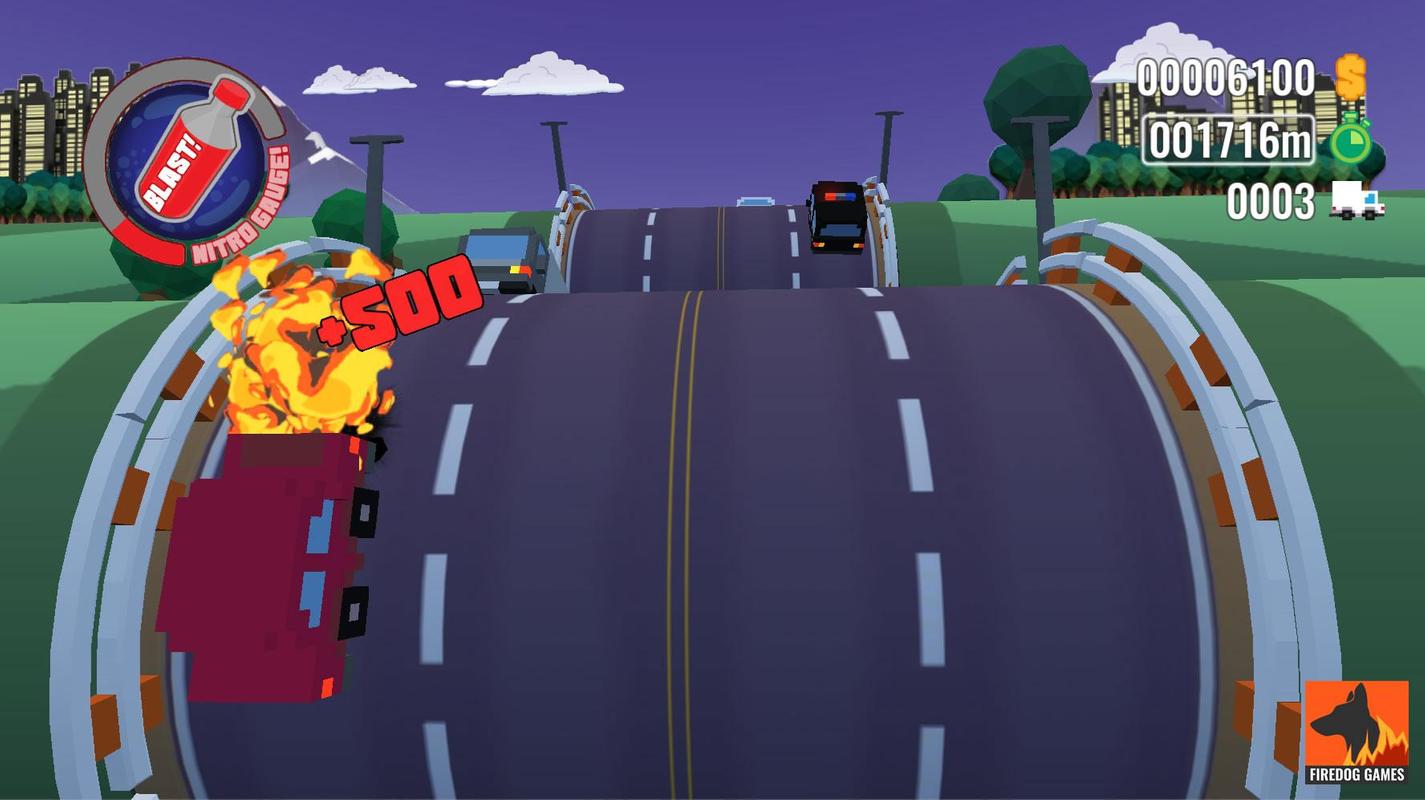Click the orange dollar sign currency icon
The image size is (1425, 800).
1351,74
